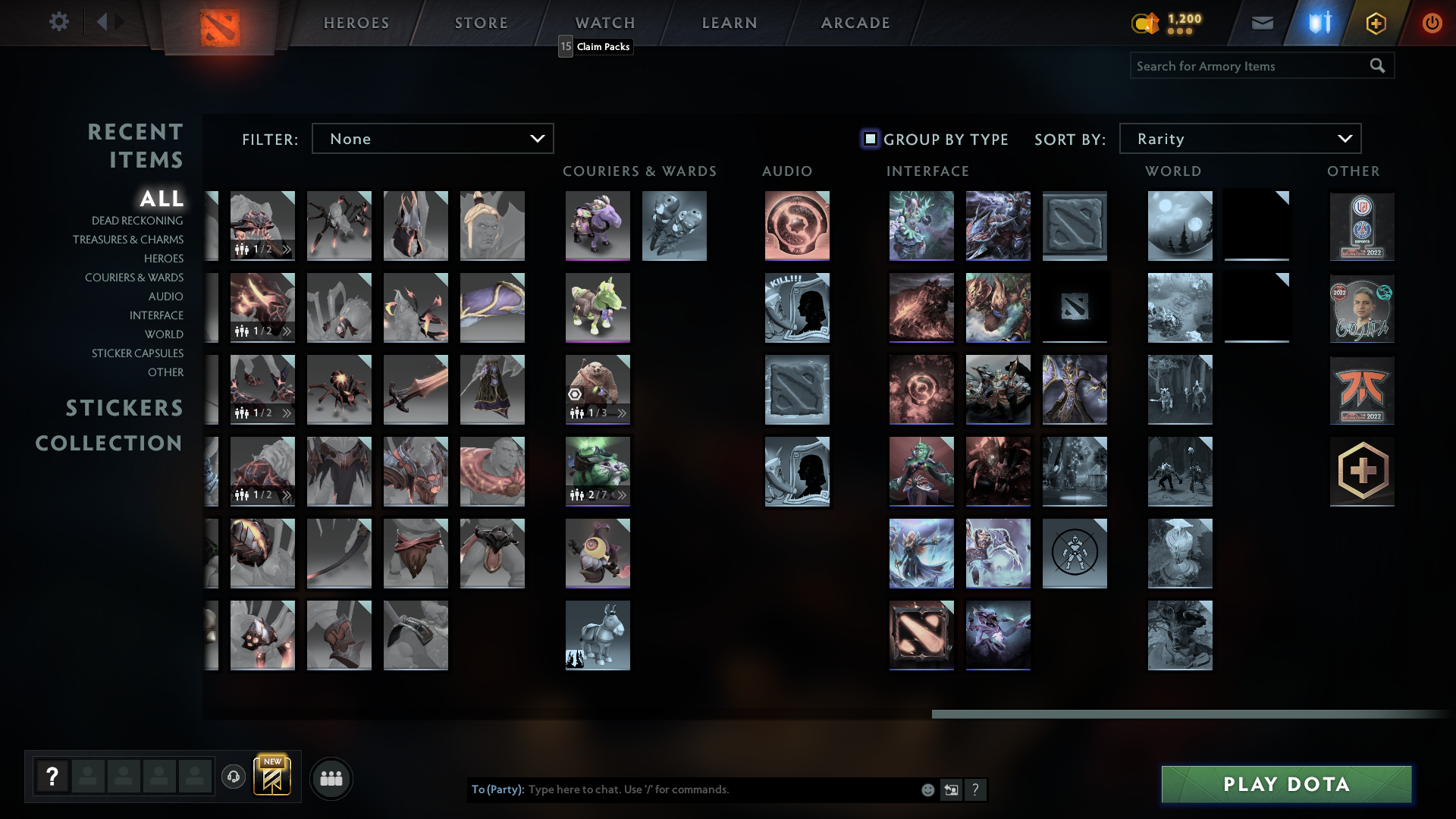The height and width of the screenshot is (819, 1456).
Task: Open the Filter dropdown set to None
Action: pyautogui.click(x=432, y=138)
